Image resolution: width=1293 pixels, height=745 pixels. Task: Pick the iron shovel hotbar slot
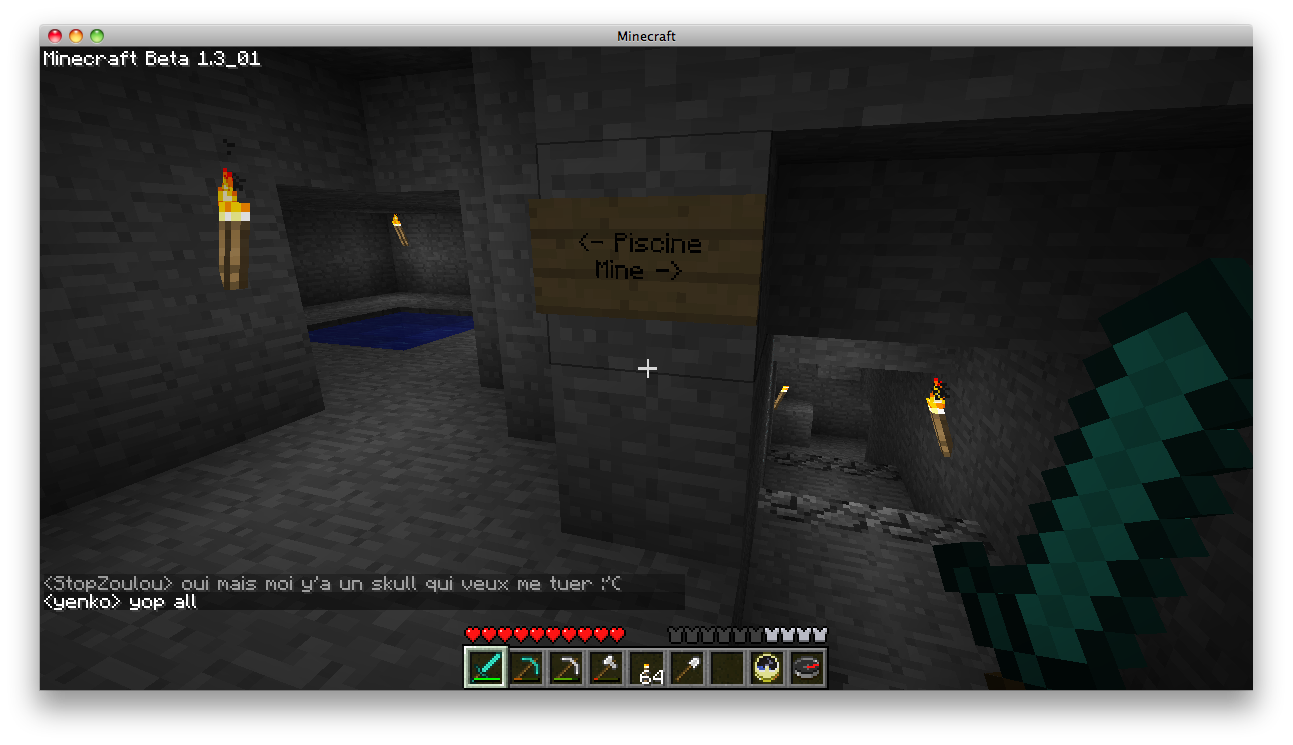[x=687, y=667]
